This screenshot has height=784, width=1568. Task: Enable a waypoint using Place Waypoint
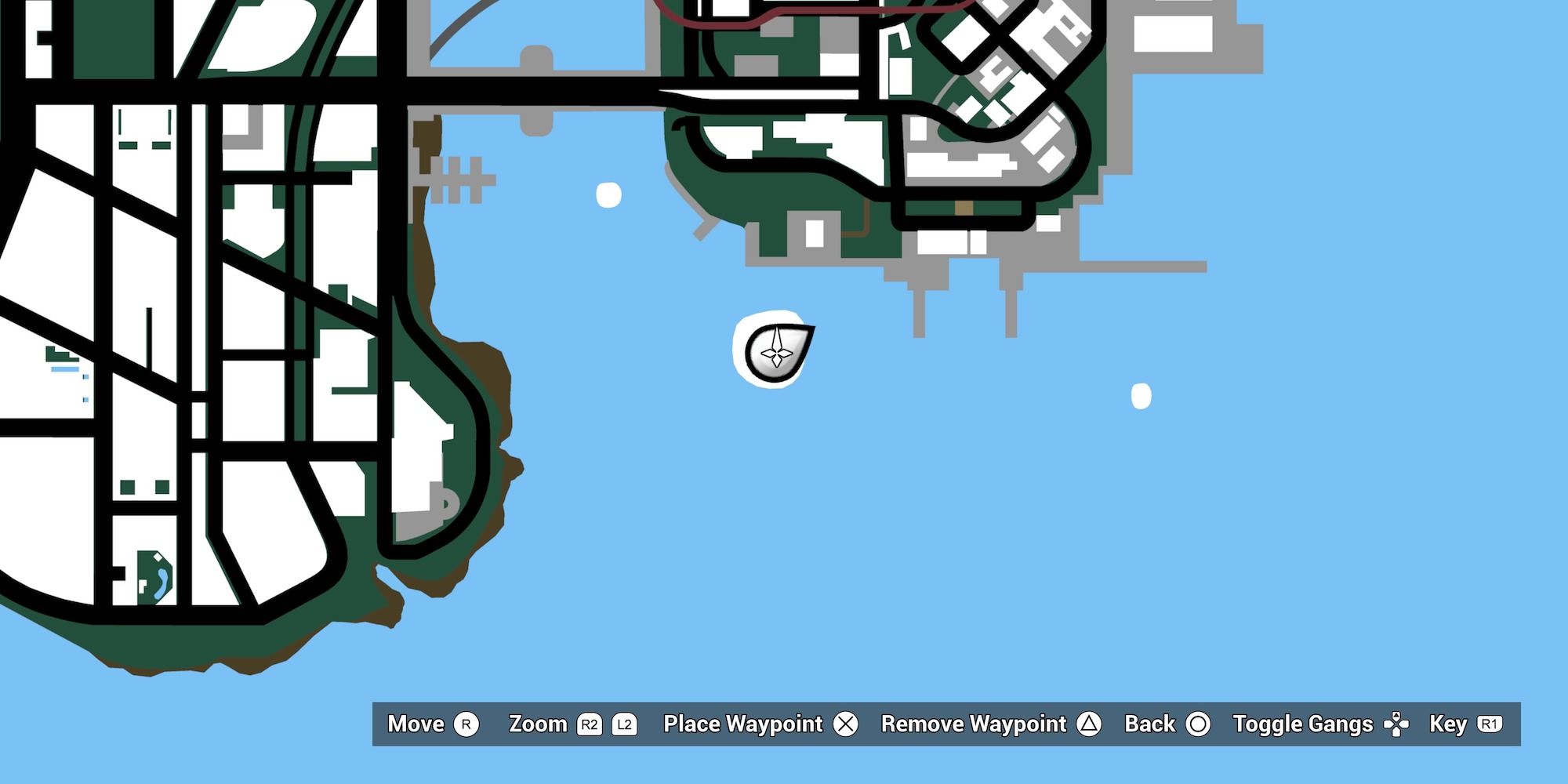(742, 724)
